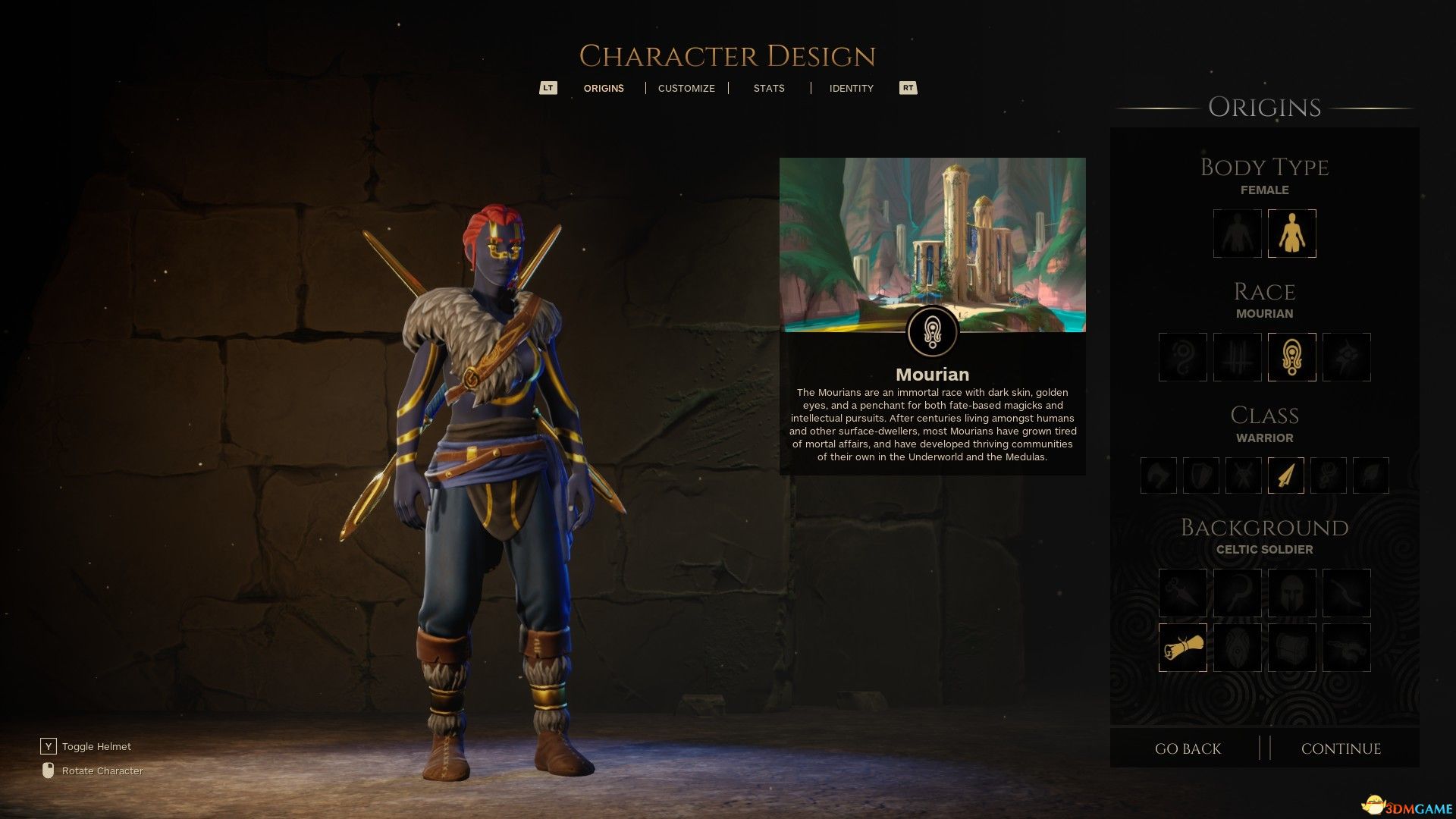1456x819 pixels.
Task: Select the scroll icon for Celtic Soldier
Action: (x=1182, y=648)
